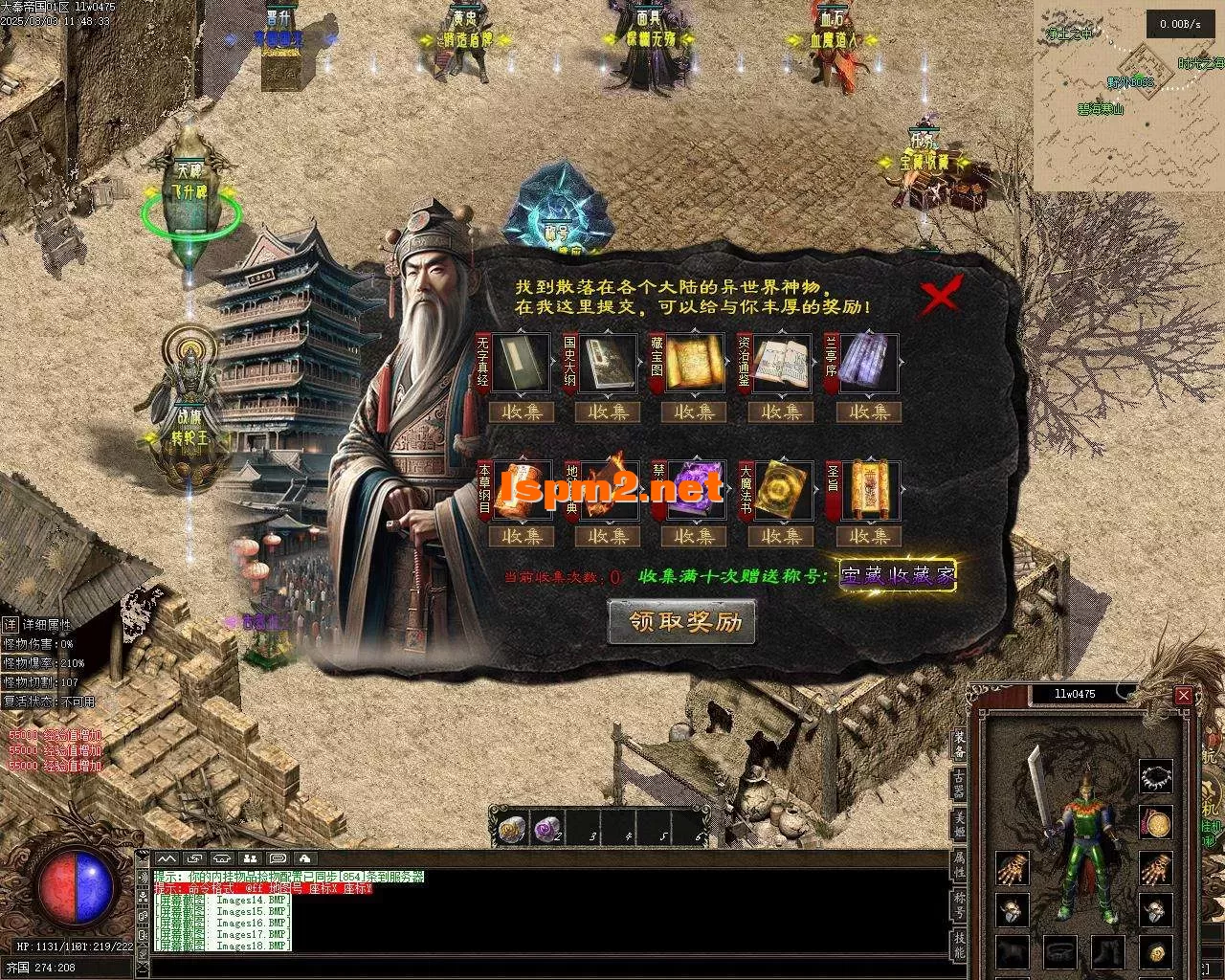The height and width of the screenshot is (980, 1225).
Task: Collect the 资治通鉴 open book
Action: tap(781, 412)
